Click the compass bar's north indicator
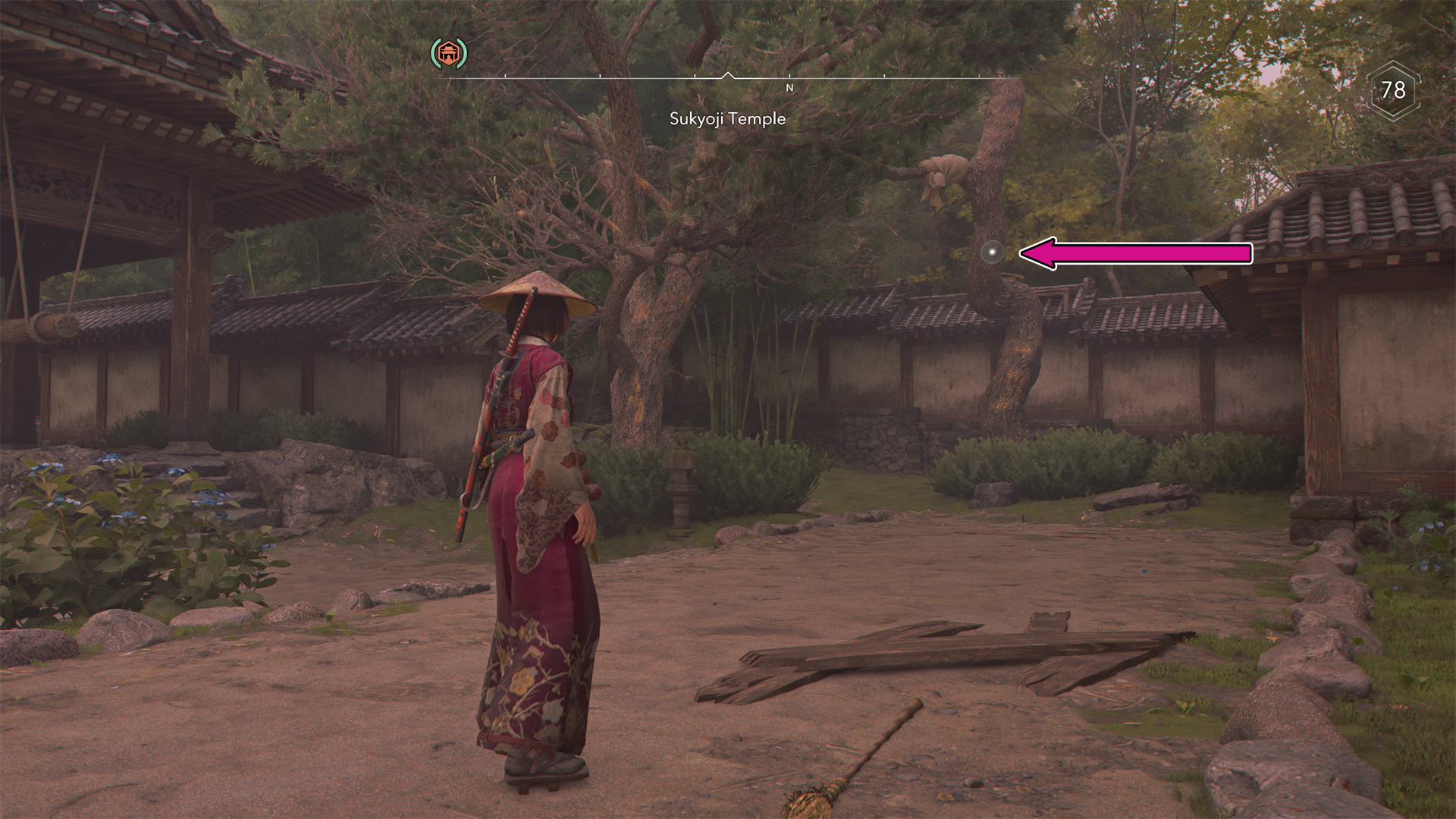Screen dimensions: 1456x819 point(789,88)
